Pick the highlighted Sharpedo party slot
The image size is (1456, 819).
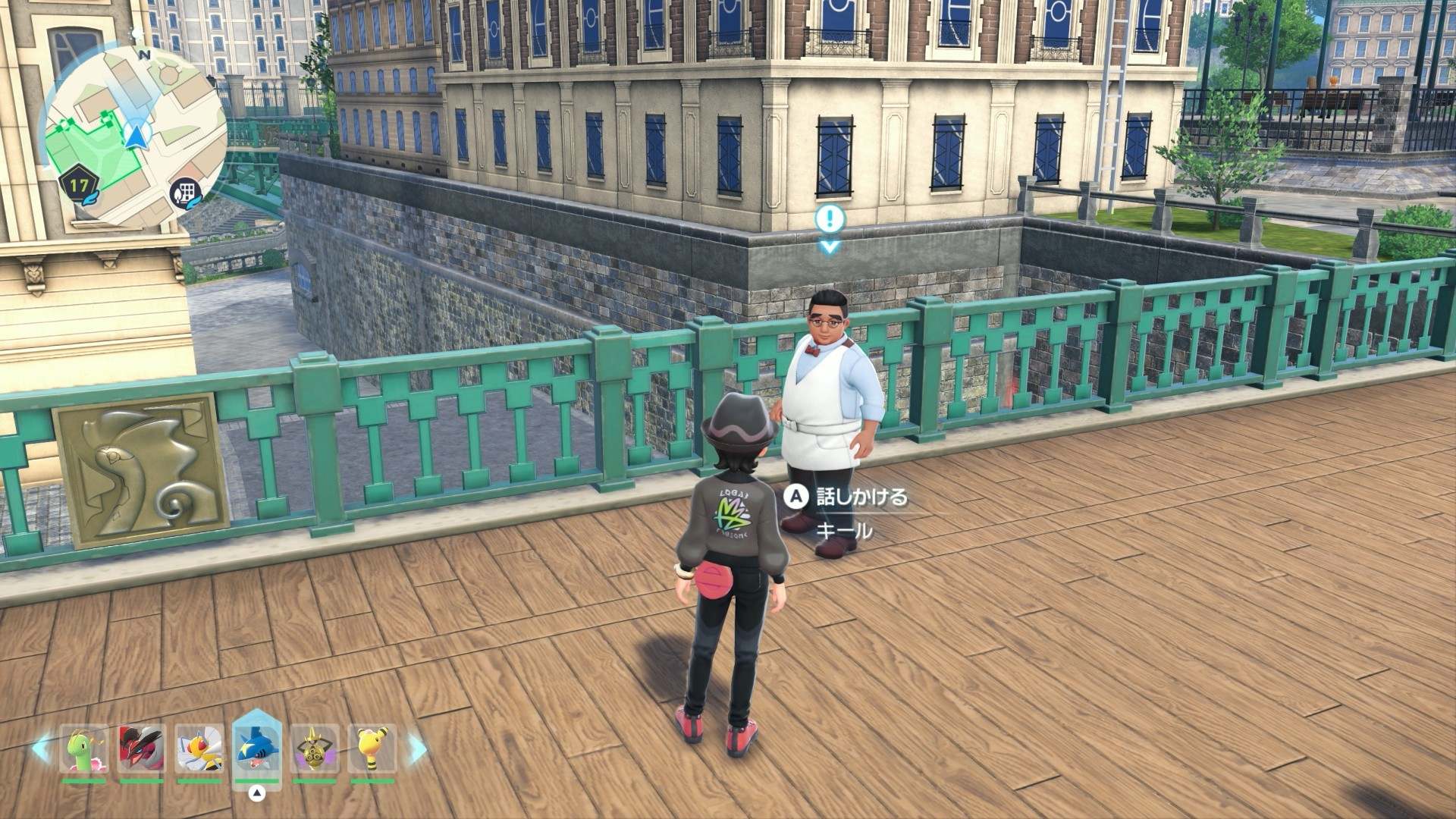pos(257,748)
